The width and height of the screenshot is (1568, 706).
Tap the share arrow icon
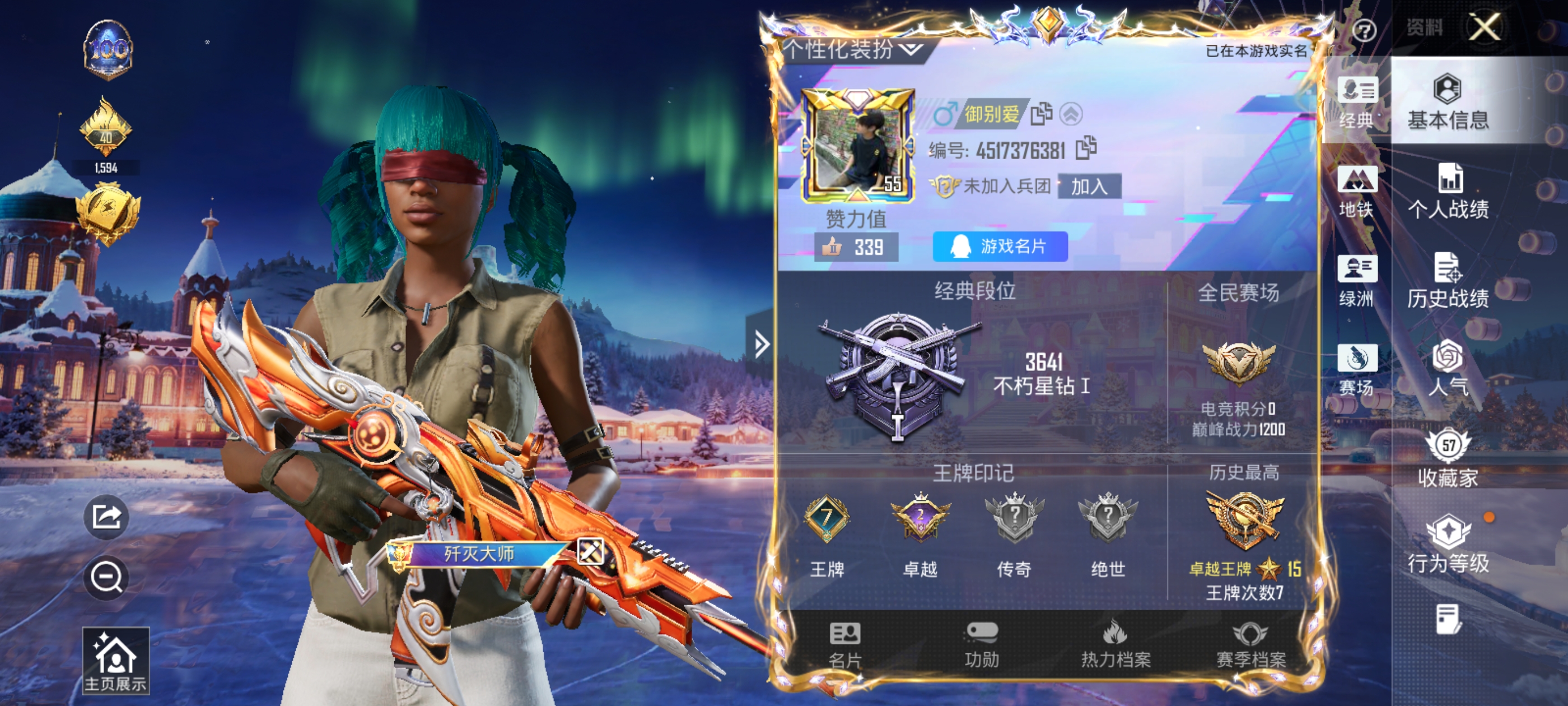tap(106, 517)
